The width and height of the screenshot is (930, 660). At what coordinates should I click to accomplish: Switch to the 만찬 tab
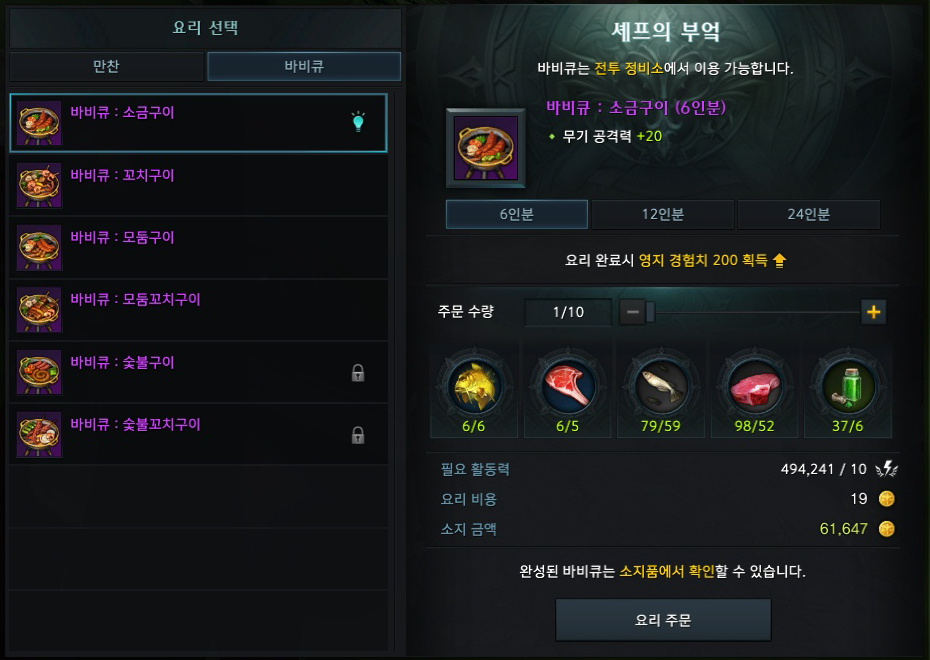point(106,67)
